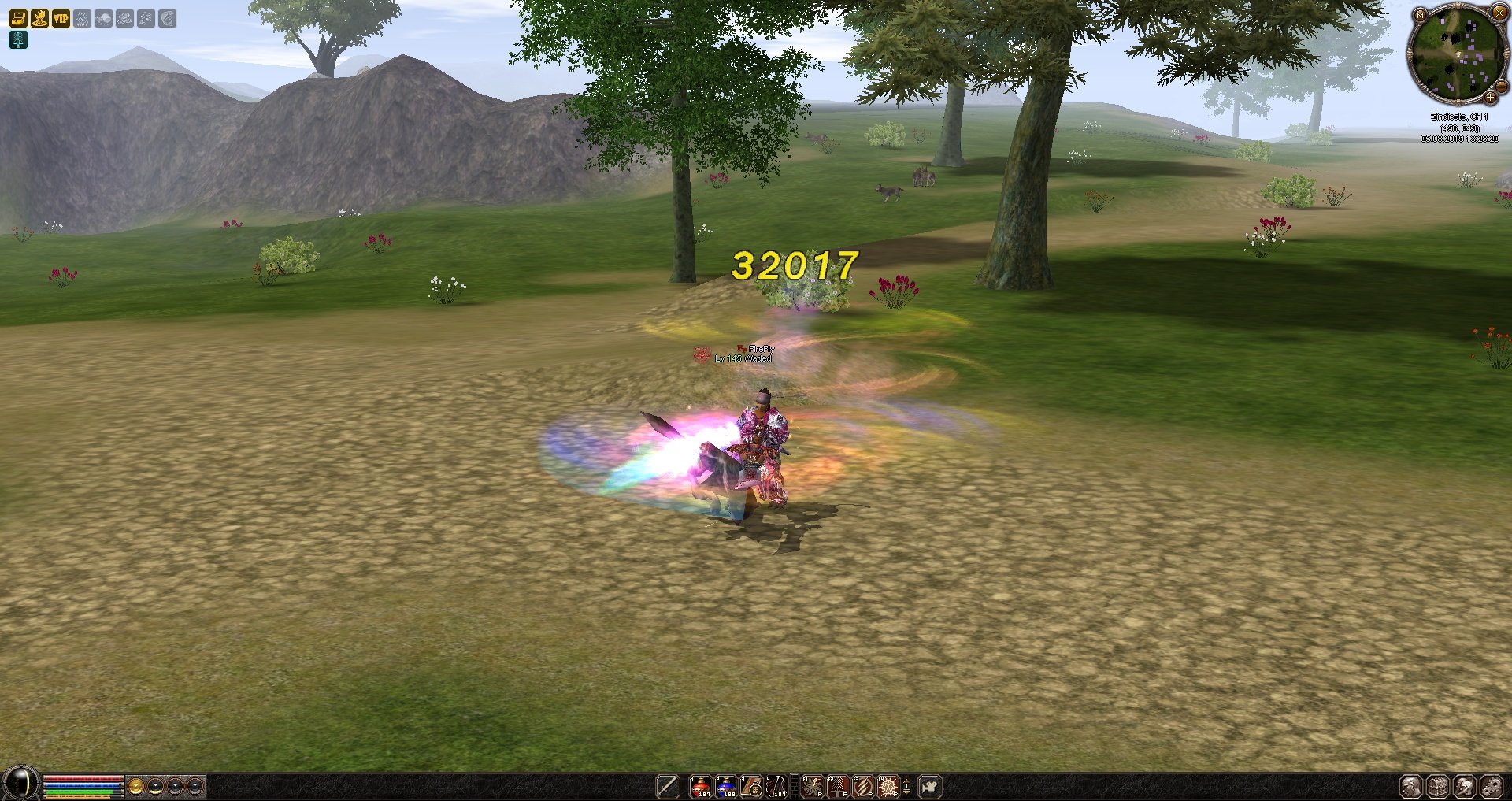The height and width of the screenshot is (801, 1512).
Task: Activate the F1 spinning blade skill
Action: point(812,786)
